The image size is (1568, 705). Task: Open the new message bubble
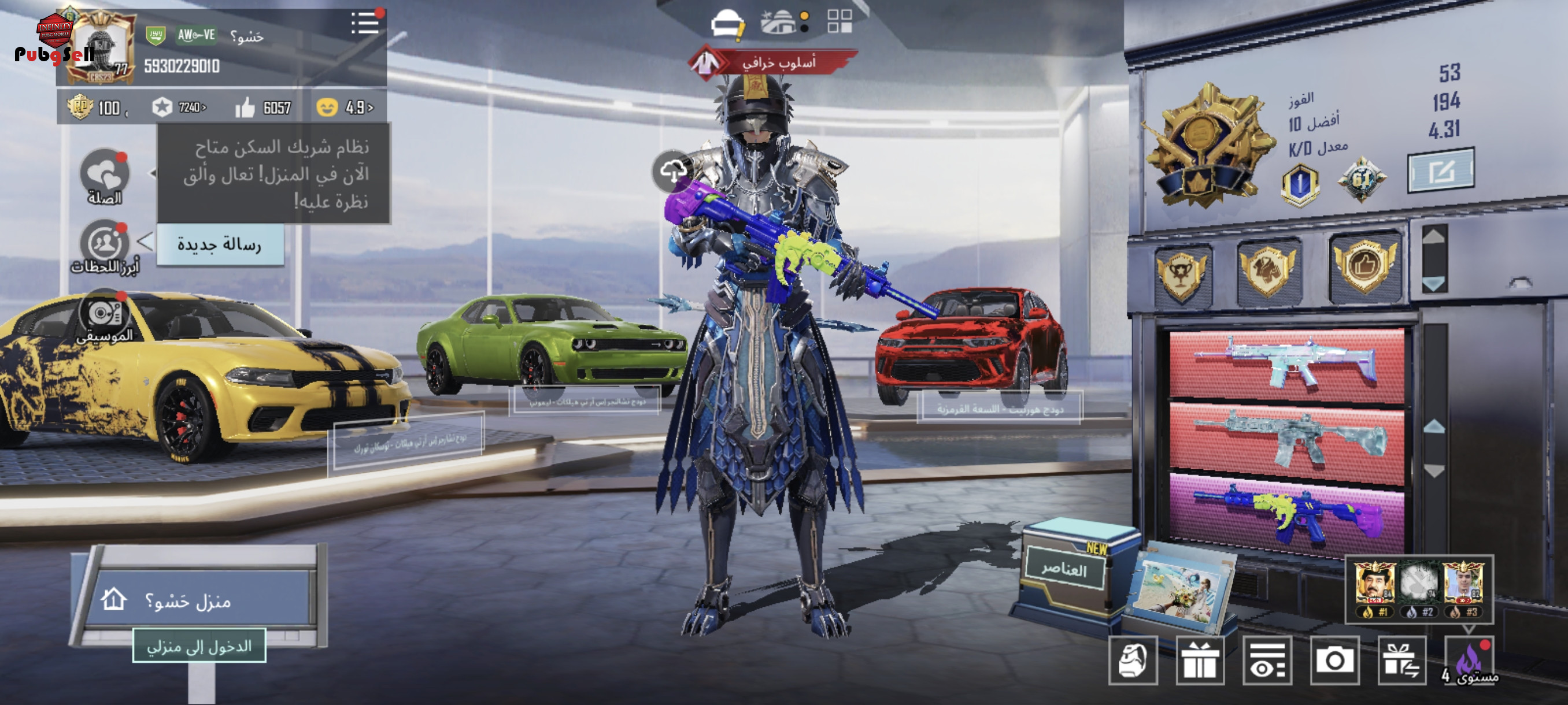220,244
